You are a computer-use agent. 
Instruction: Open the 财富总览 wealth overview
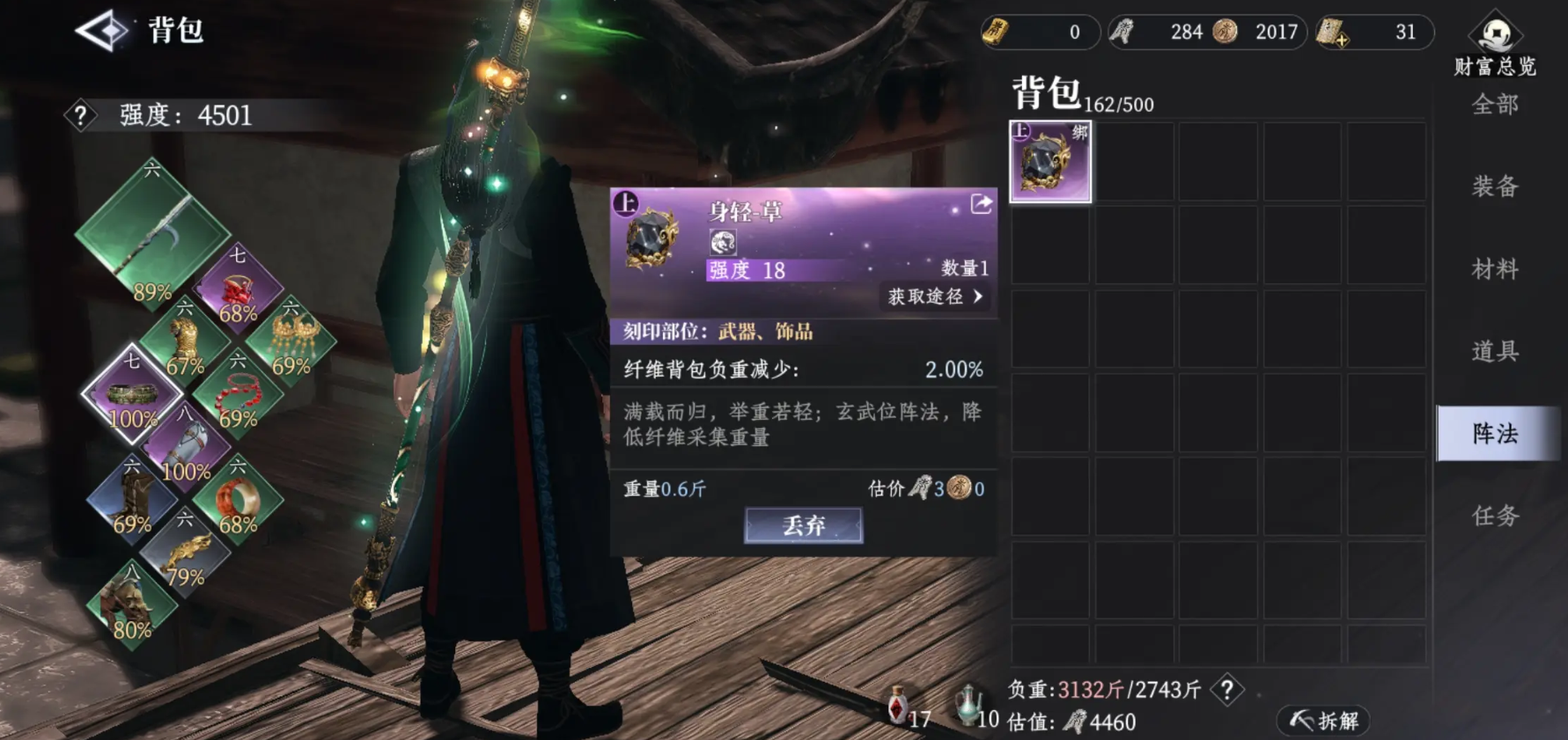pyautogui.click(x=1495, y=44)
